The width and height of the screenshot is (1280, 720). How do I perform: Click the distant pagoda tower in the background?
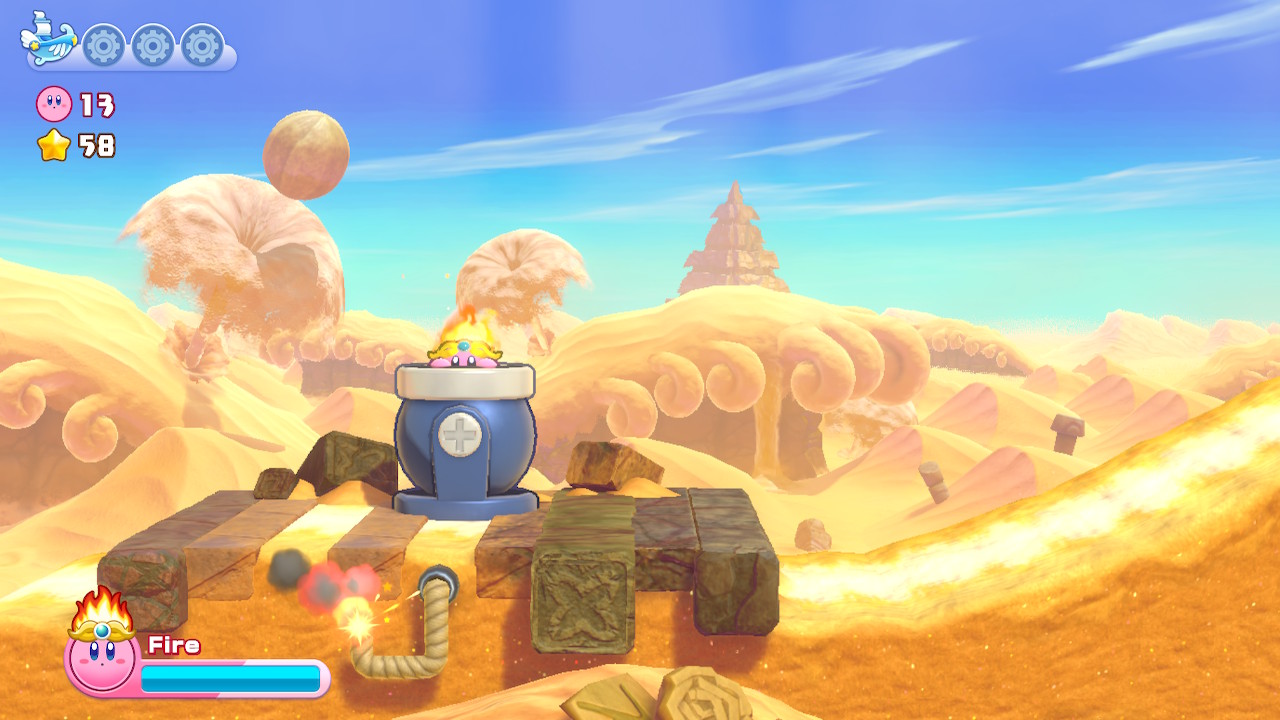click(735, 240)
